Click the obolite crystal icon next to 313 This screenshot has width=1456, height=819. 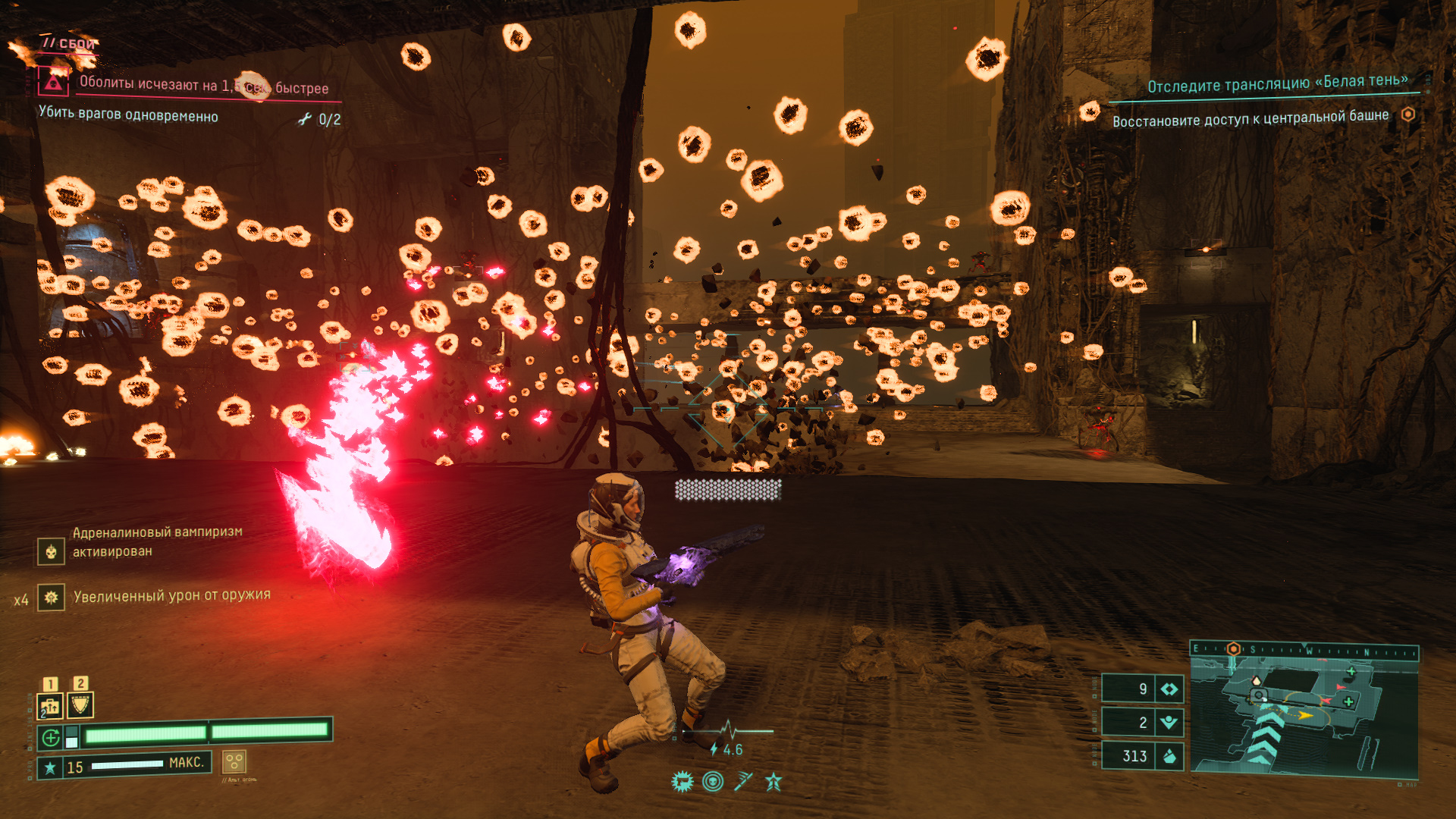pyautogui.click(x=1169, y=755)
